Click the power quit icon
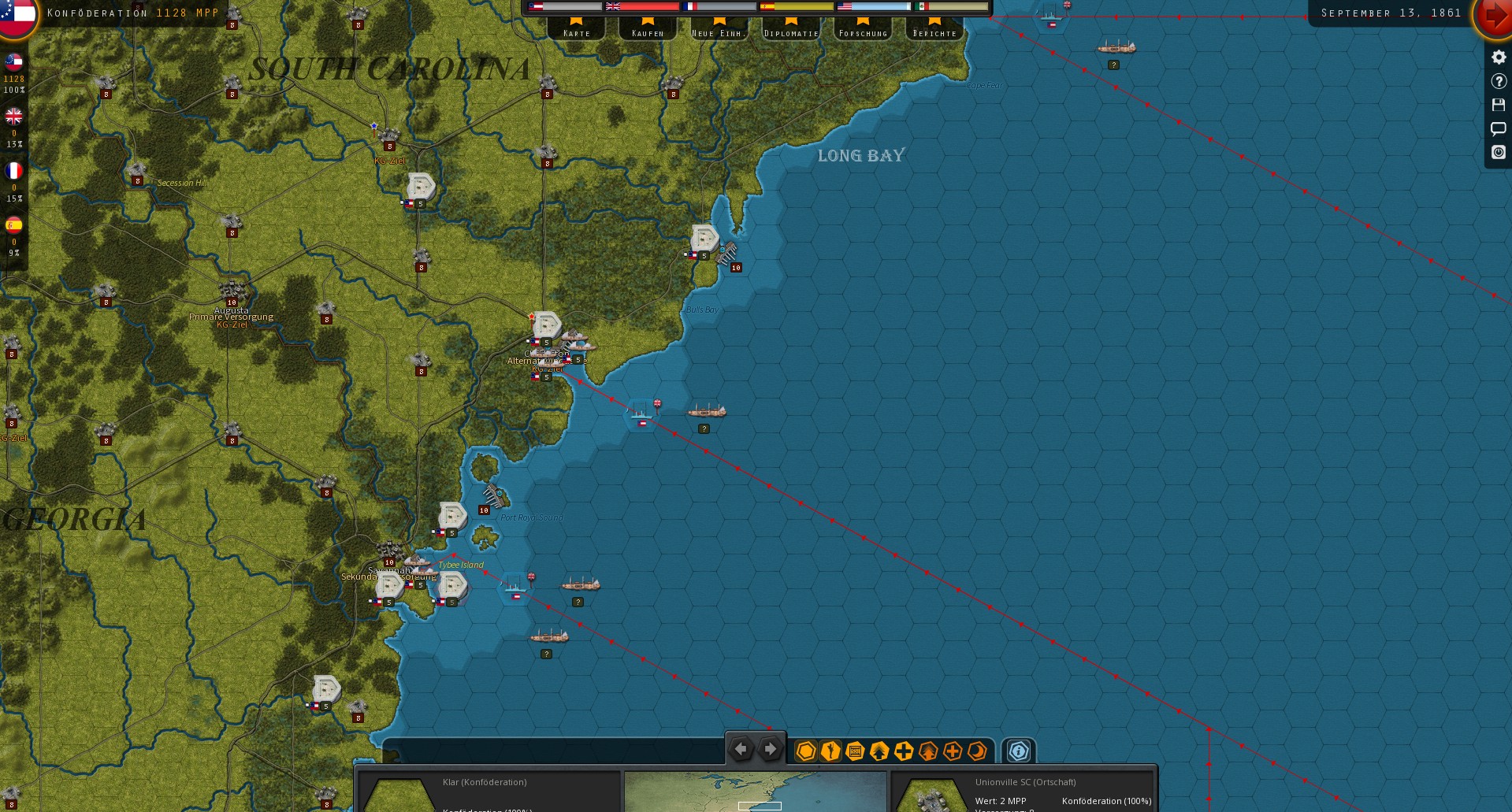The height and width of the screenshot is (812, 1512). 1499,152
